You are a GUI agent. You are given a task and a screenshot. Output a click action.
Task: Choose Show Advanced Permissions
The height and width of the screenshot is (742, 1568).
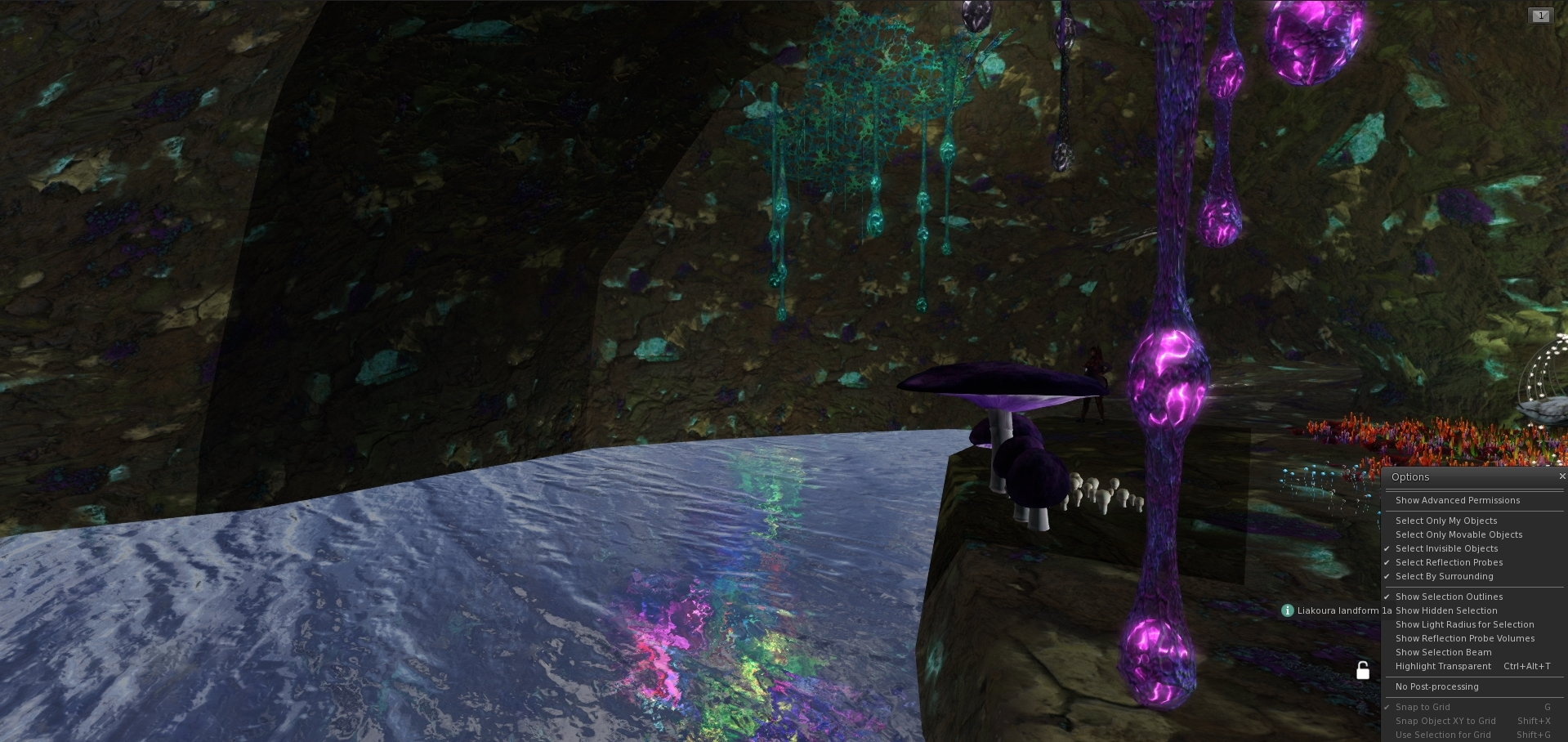click(1458, 500)
